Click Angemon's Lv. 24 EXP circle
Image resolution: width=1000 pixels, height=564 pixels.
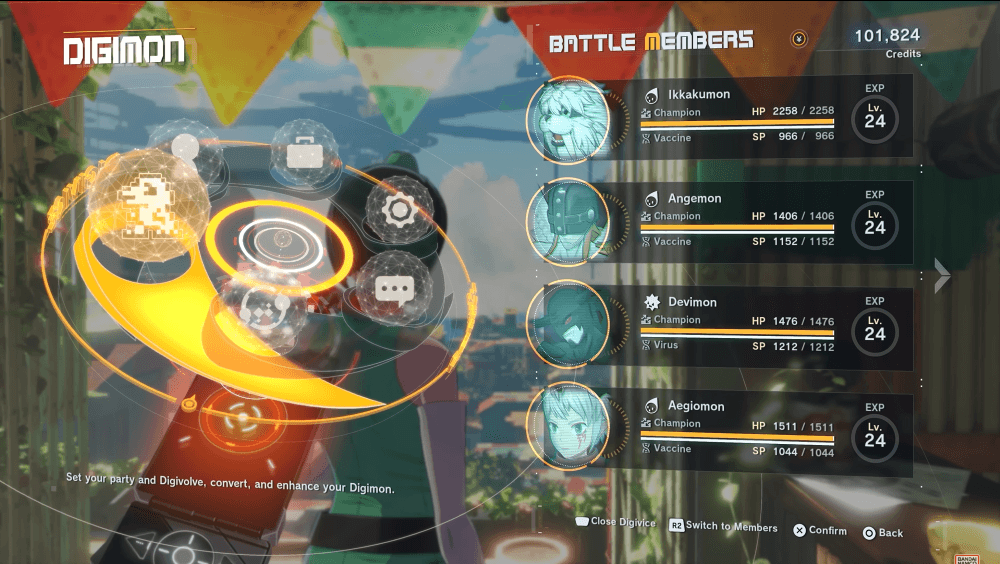coord(875,222)
